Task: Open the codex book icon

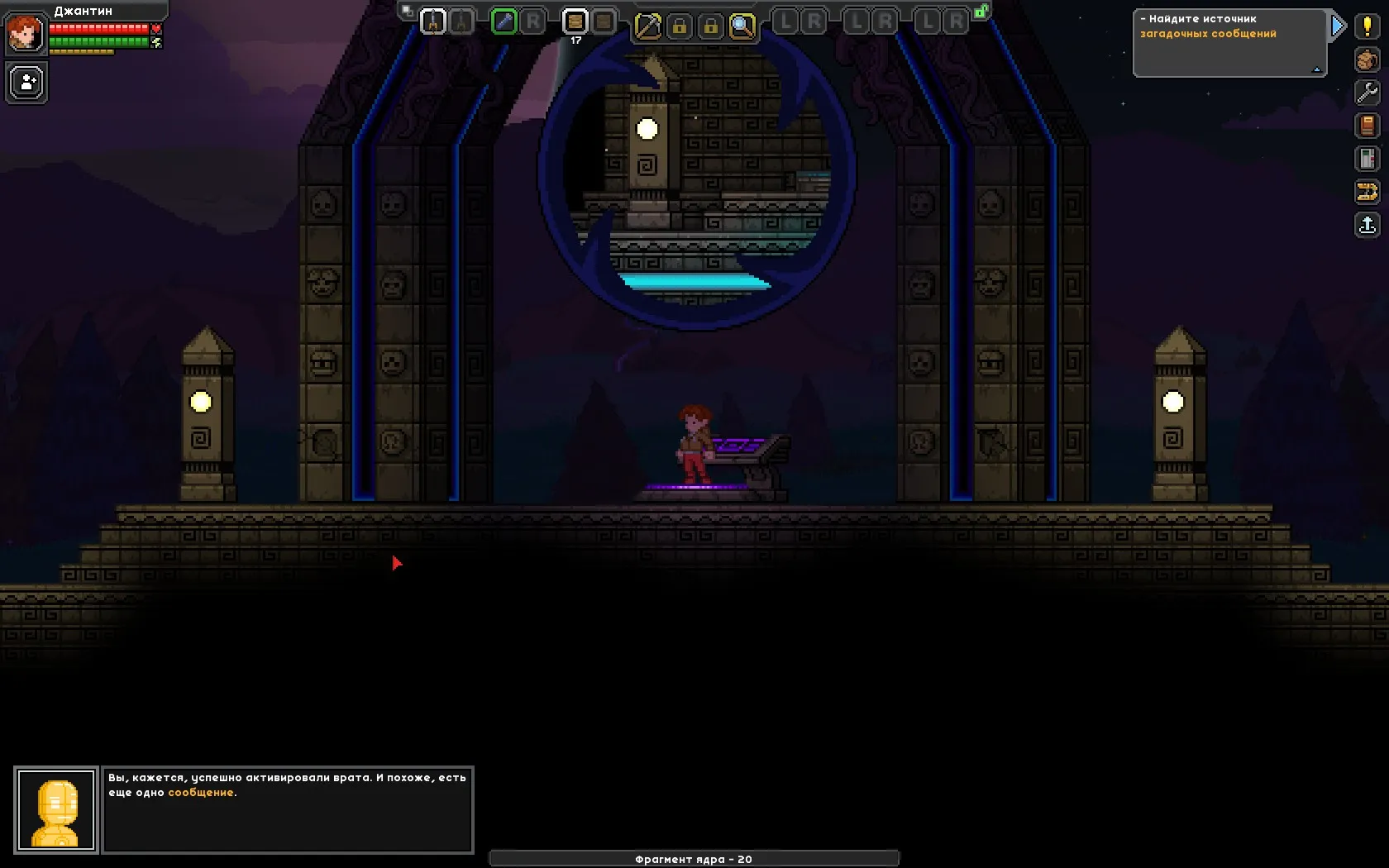Action: (1367, 126)
